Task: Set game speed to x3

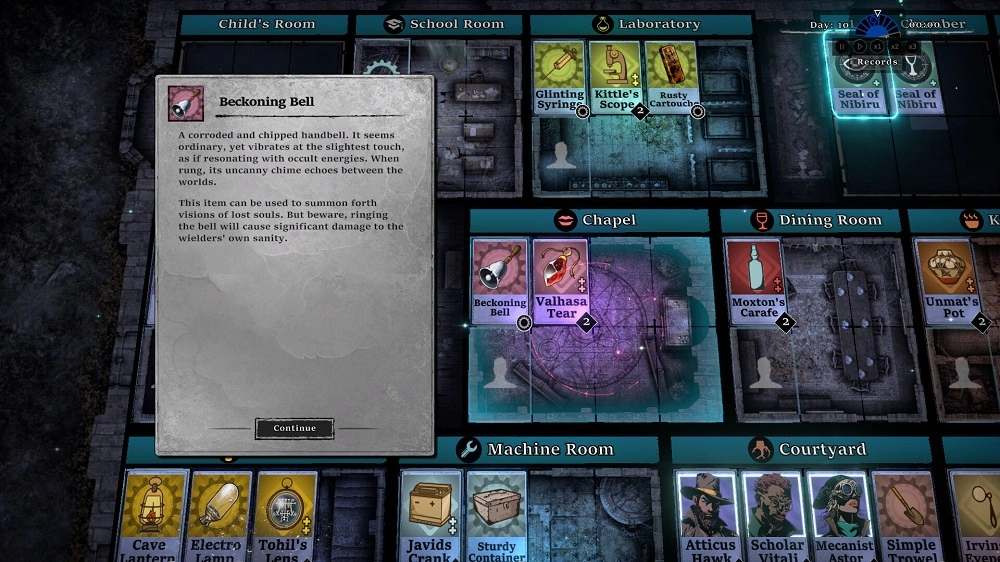Action: pos(912,46)
